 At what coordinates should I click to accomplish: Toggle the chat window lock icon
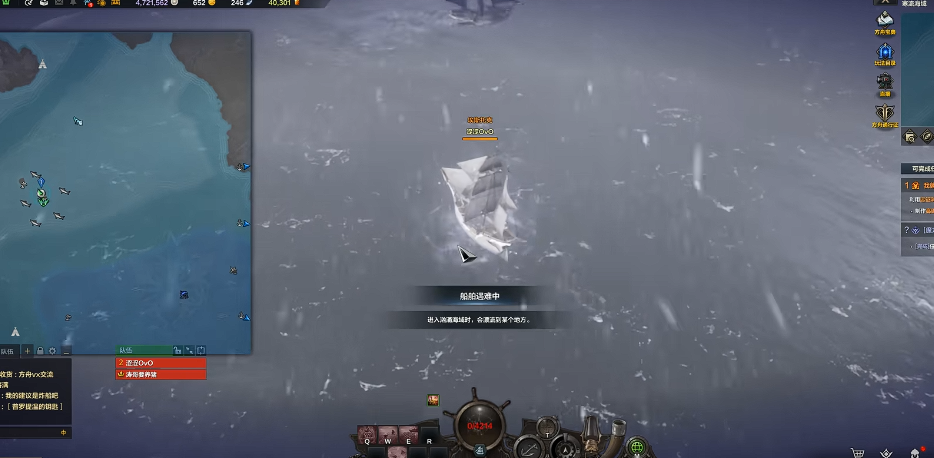[40, 351]
